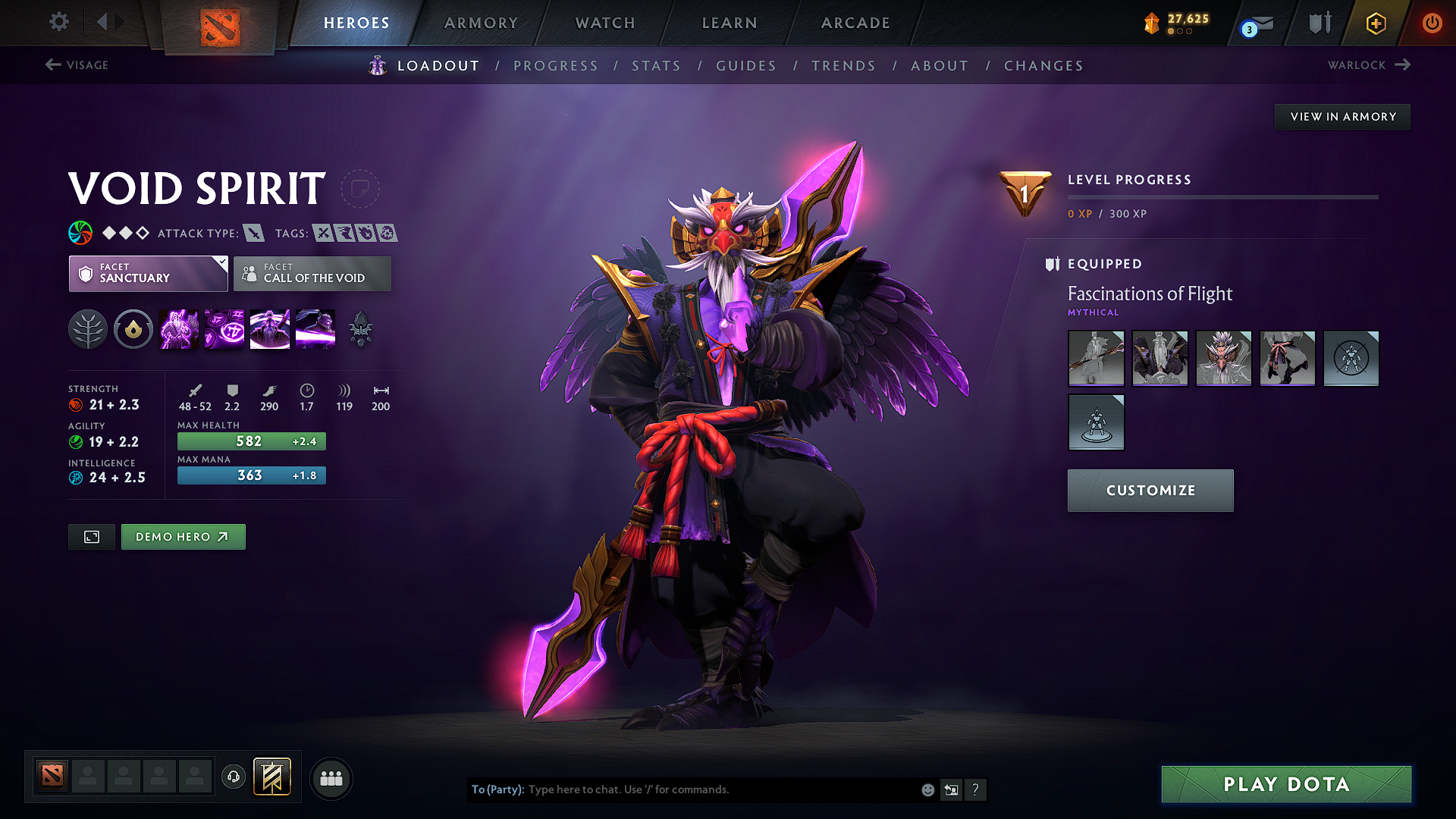The width and height of the screenshot is (1456, 819).
Task: Open the friends list icon near Play Dota
Action: click(331, 778)
